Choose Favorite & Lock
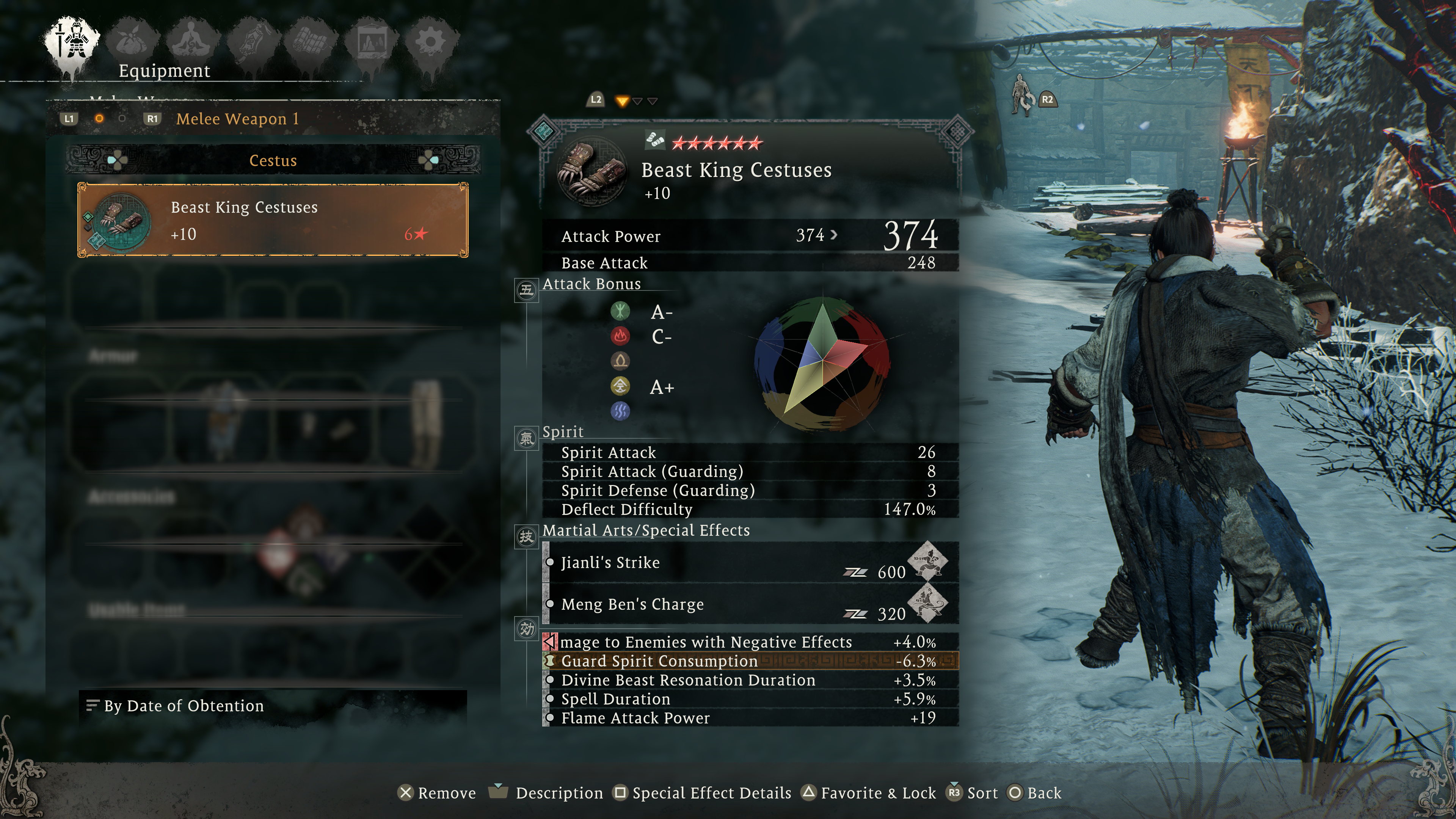The width and height of the screenshot is (1456, 819). click(x=869, y=794)
